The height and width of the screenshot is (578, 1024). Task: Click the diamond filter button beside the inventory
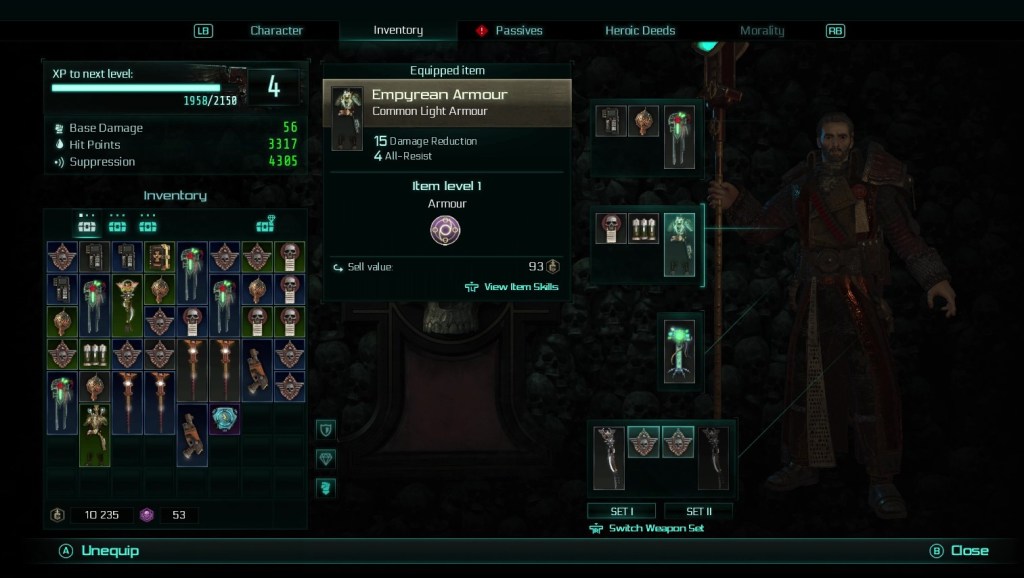[326, 458]
